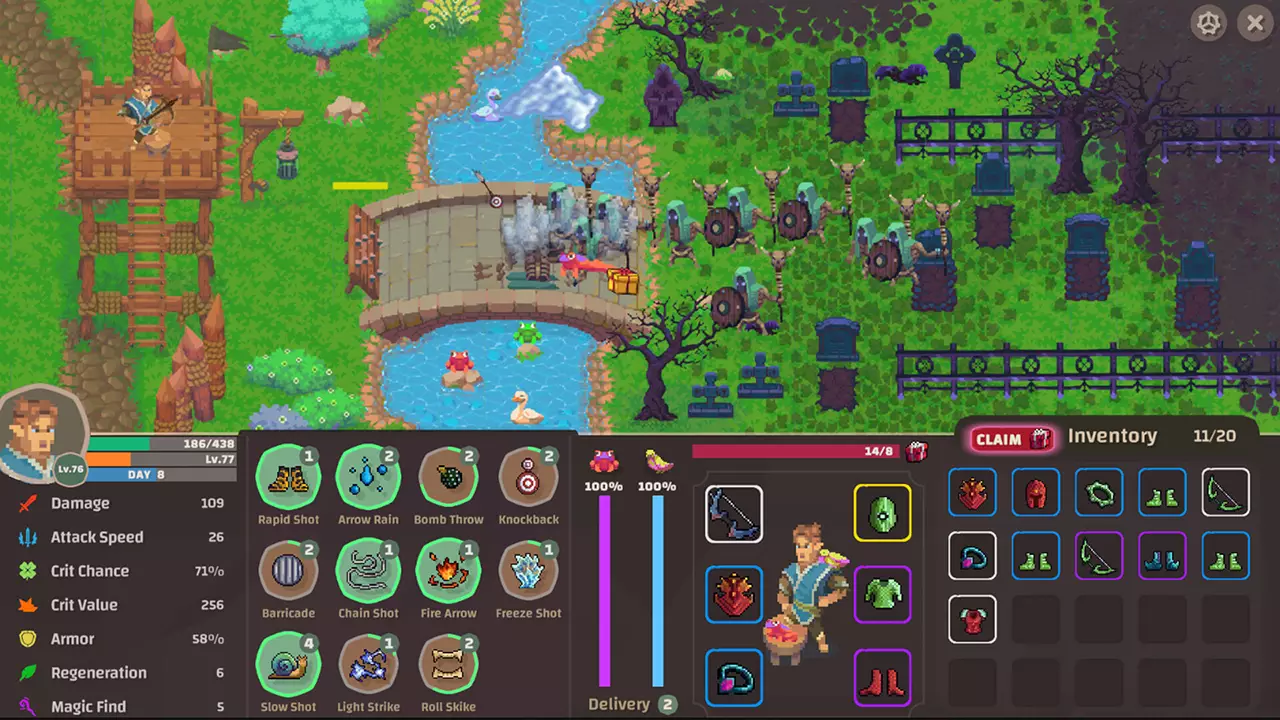Activate the Fire Arrow skill
This screenshot has height=720, width=1280.
(x=448, y=571)
